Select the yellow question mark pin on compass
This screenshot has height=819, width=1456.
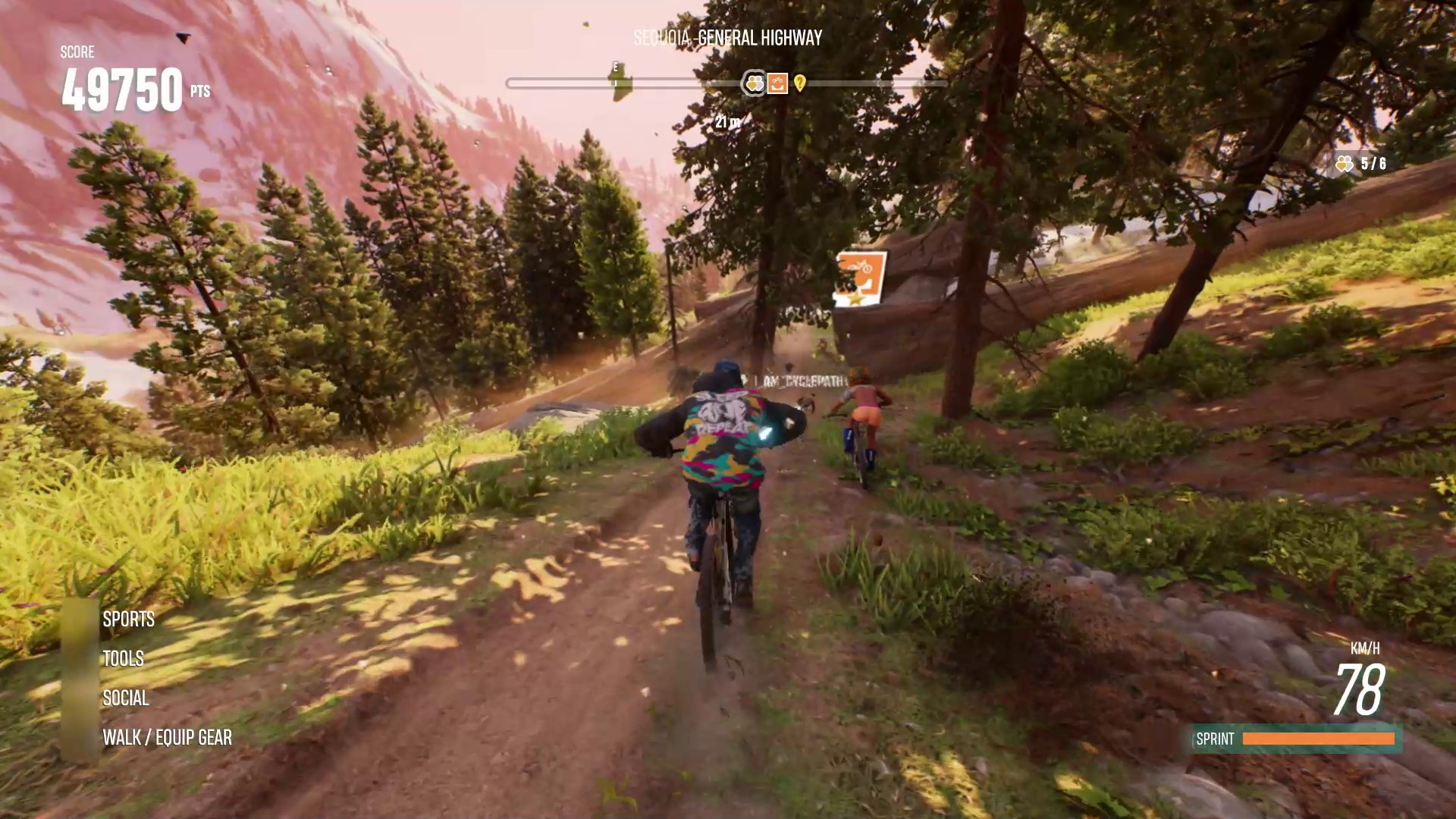pos(800,83)
